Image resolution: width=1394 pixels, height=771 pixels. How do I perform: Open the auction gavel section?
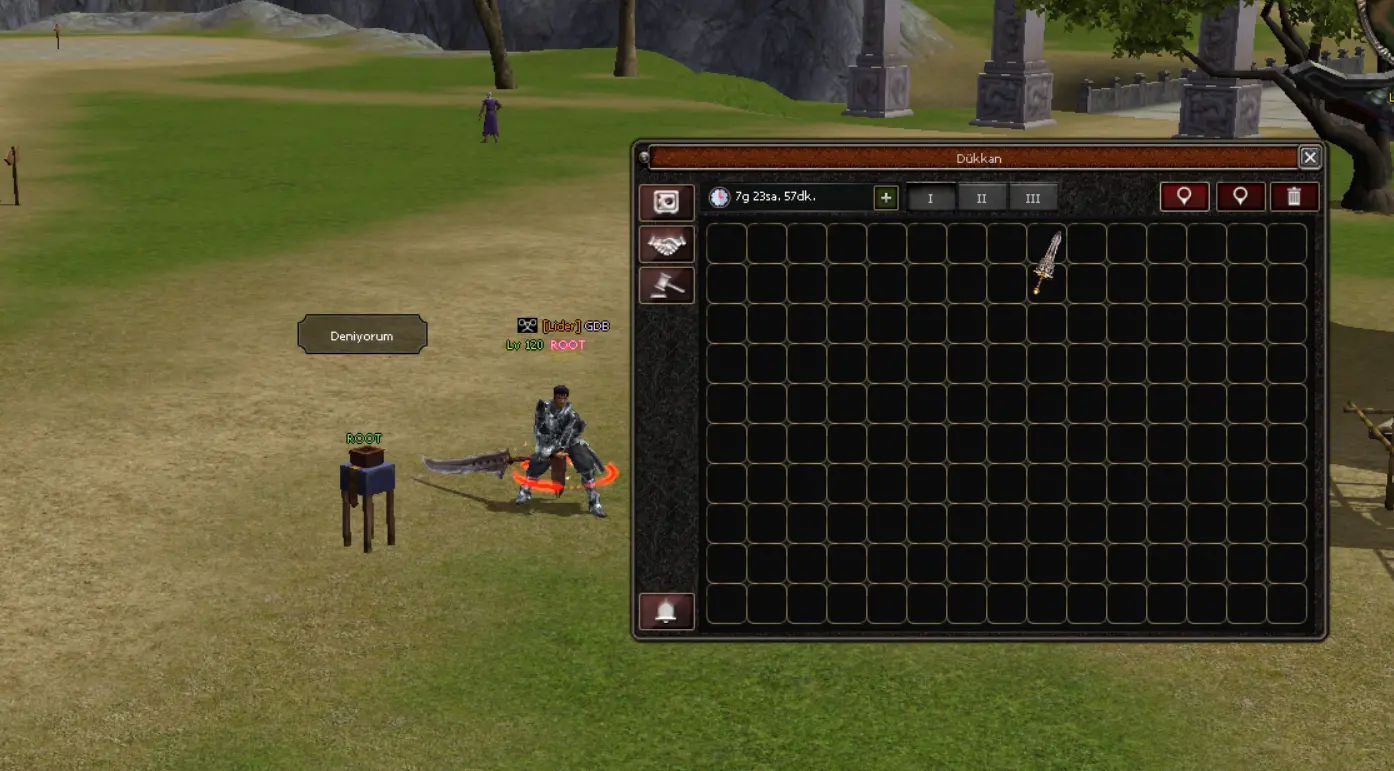pos(666,285)
